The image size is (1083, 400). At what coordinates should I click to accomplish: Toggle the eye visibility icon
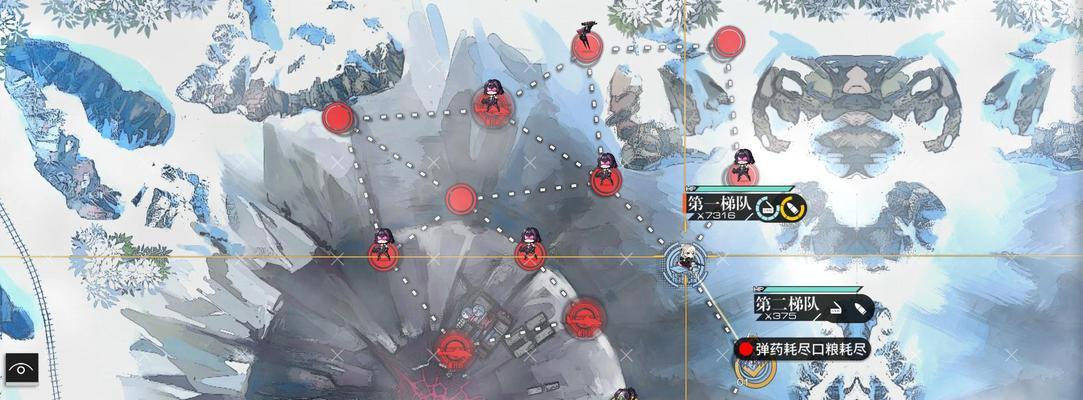click(x=20, y=368)
